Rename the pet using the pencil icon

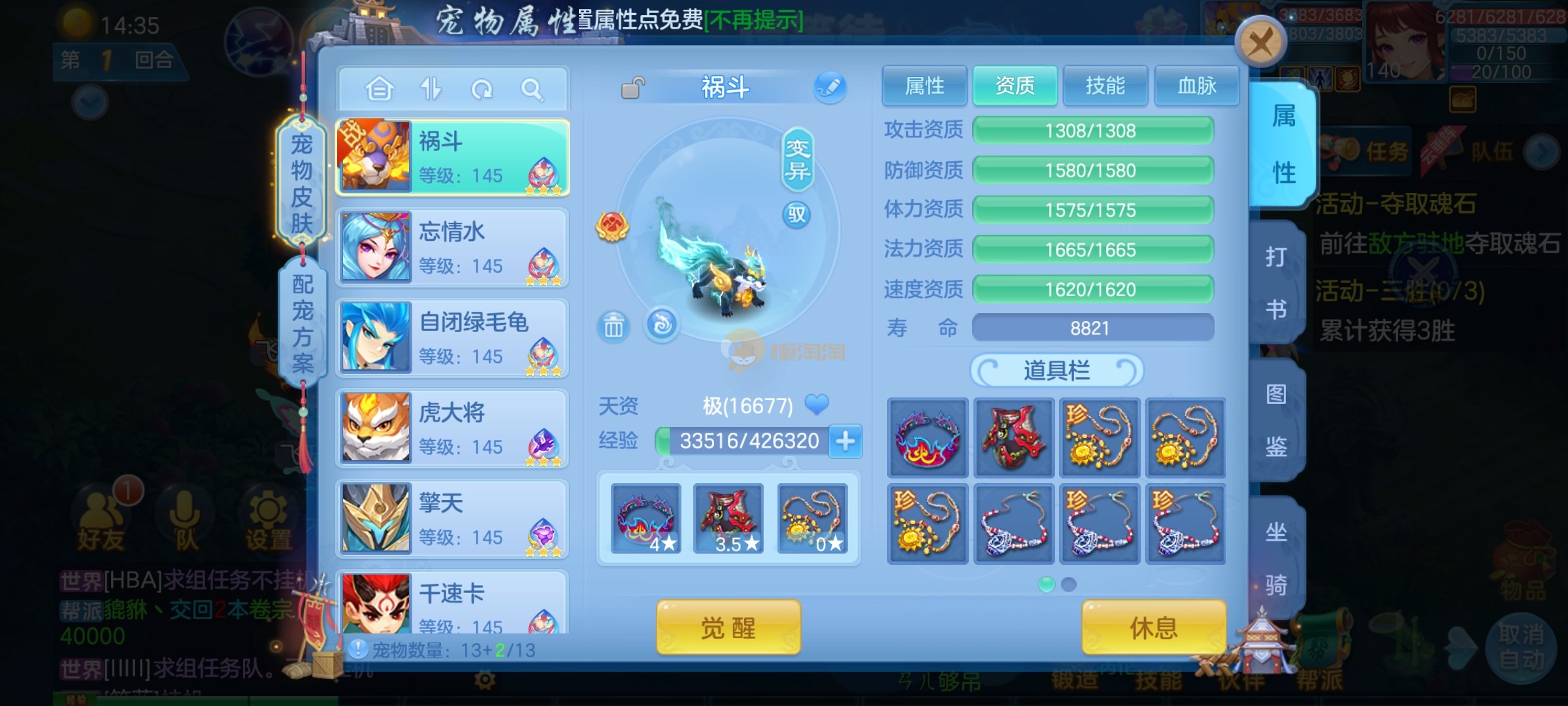(830, 87)
